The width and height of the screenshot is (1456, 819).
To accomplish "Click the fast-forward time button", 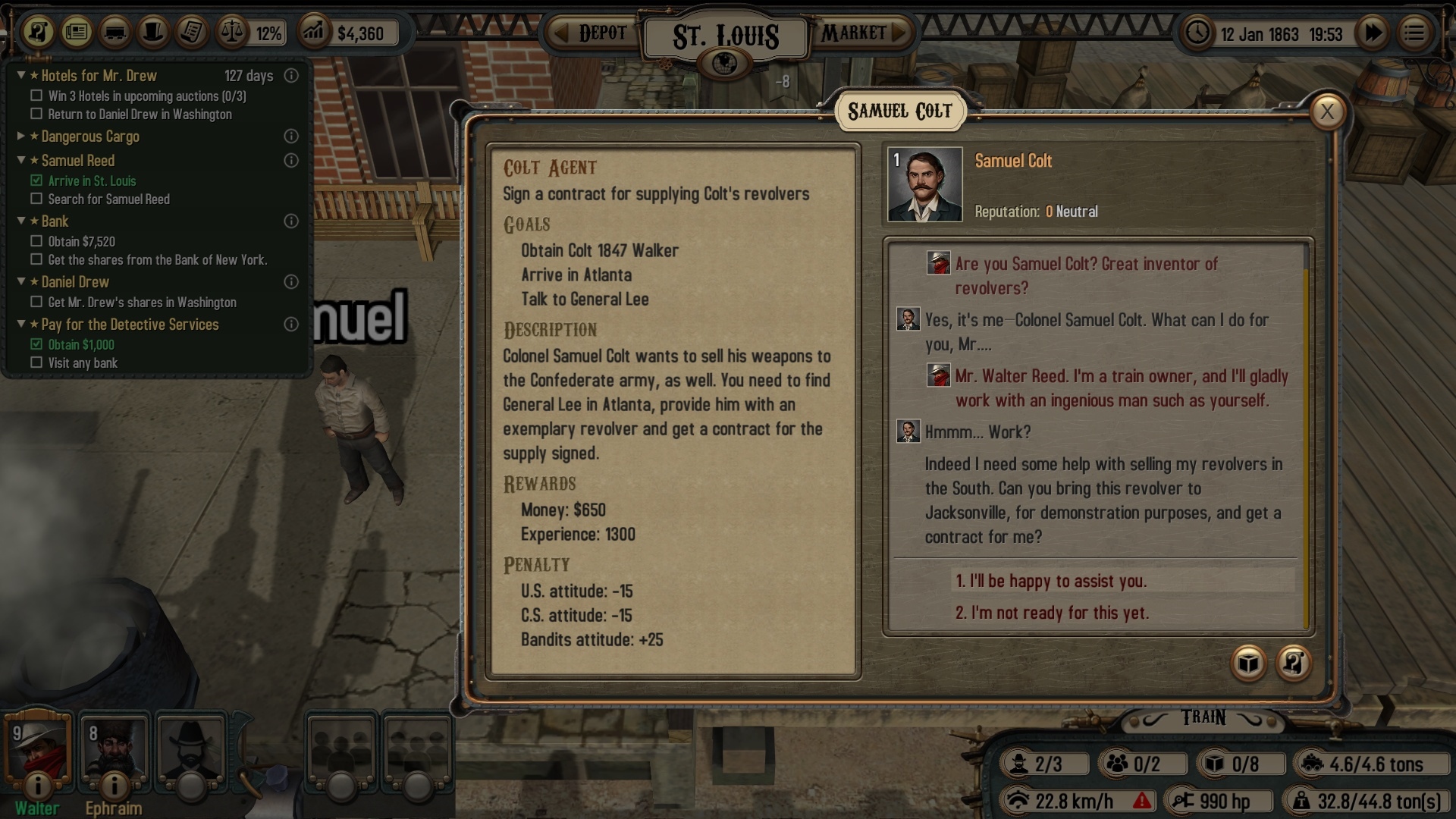I will click(x=1373, y=33).
